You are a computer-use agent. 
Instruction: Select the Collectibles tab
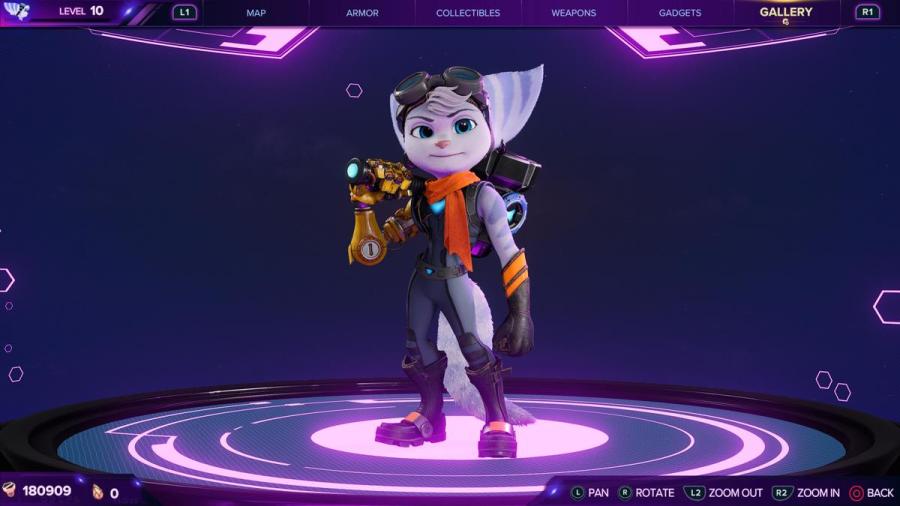468,13
